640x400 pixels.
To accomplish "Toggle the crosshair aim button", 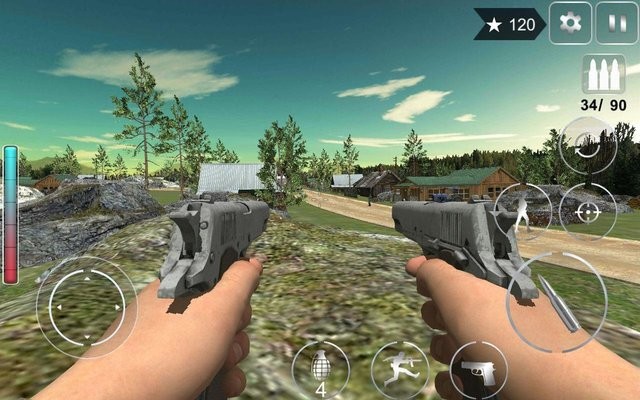I will point(587,211).
